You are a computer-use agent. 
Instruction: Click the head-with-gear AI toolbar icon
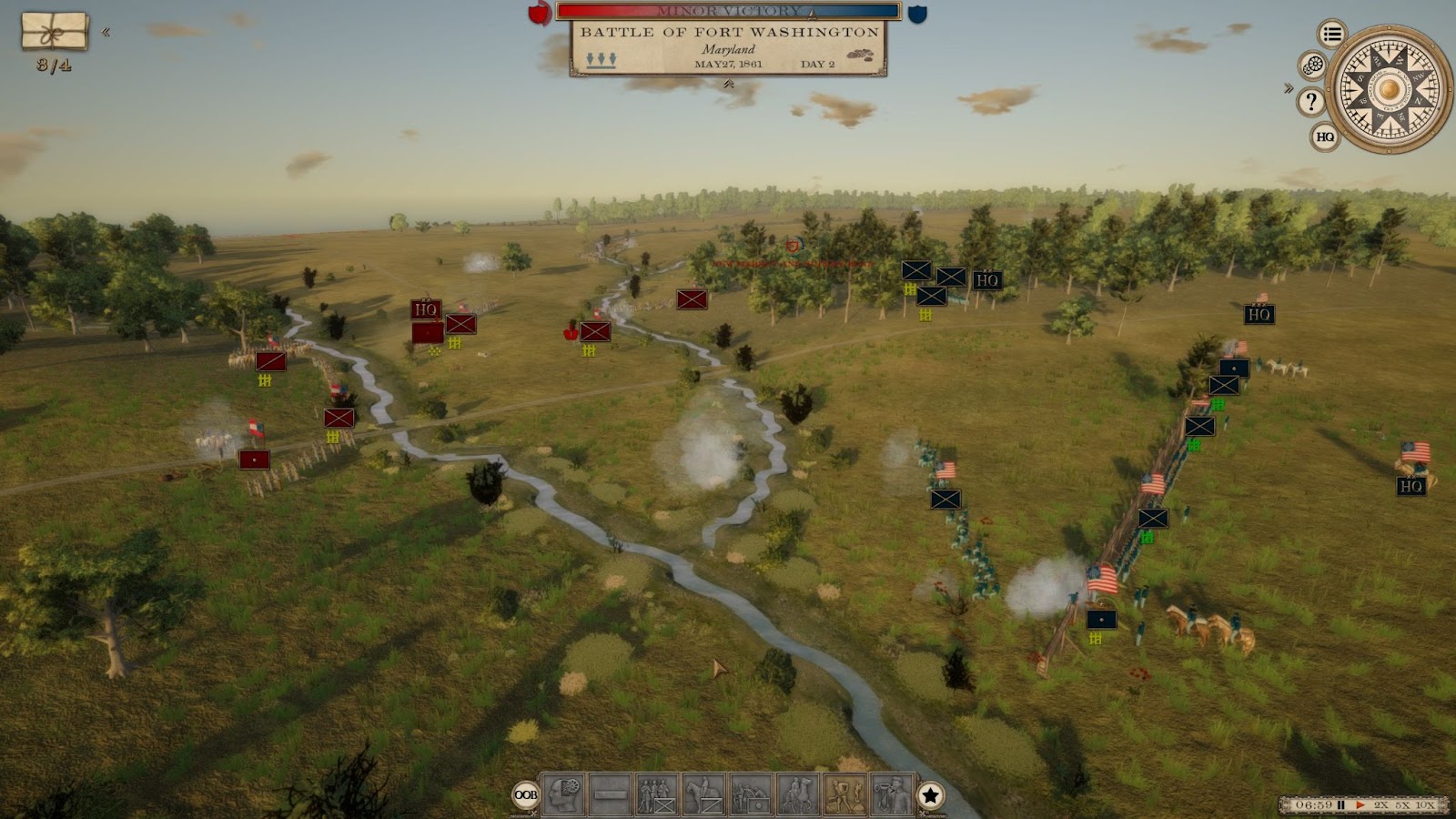coord(563,794)
